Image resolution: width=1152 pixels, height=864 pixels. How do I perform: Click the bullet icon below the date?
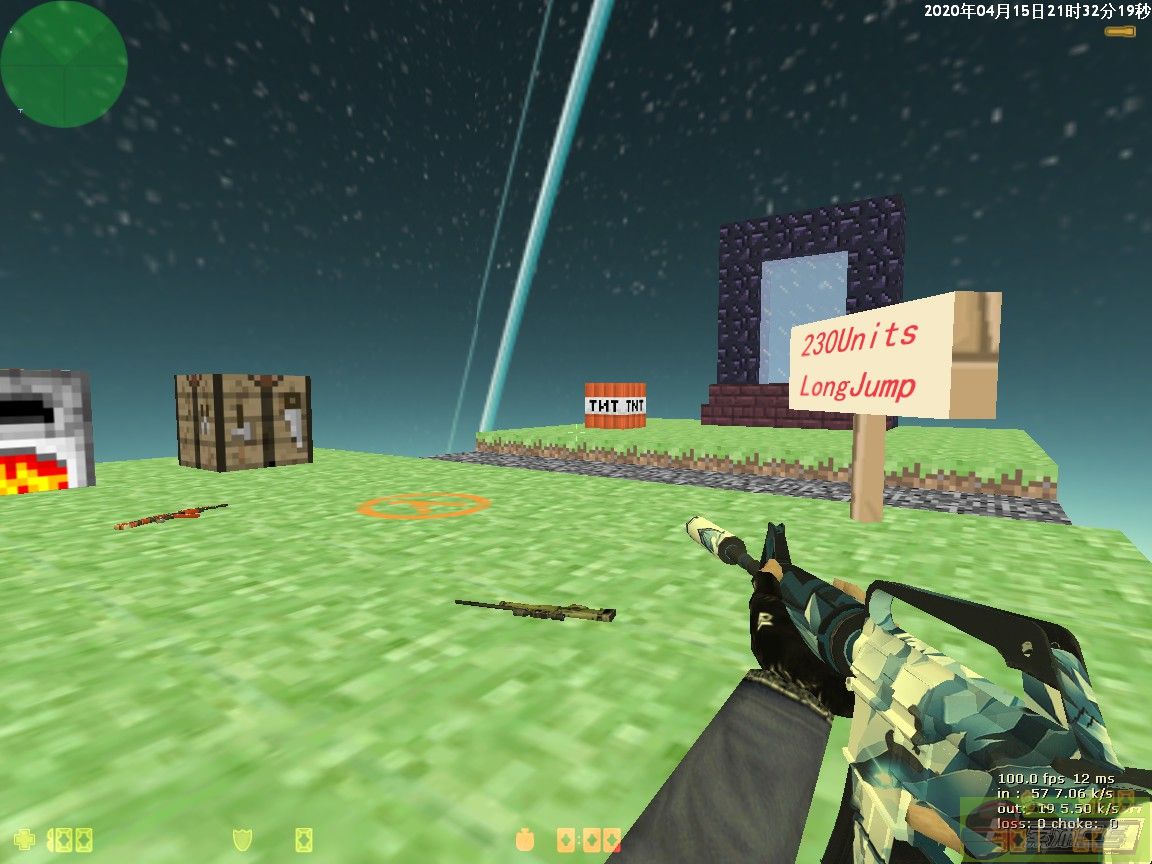(x=1120, y=32)
